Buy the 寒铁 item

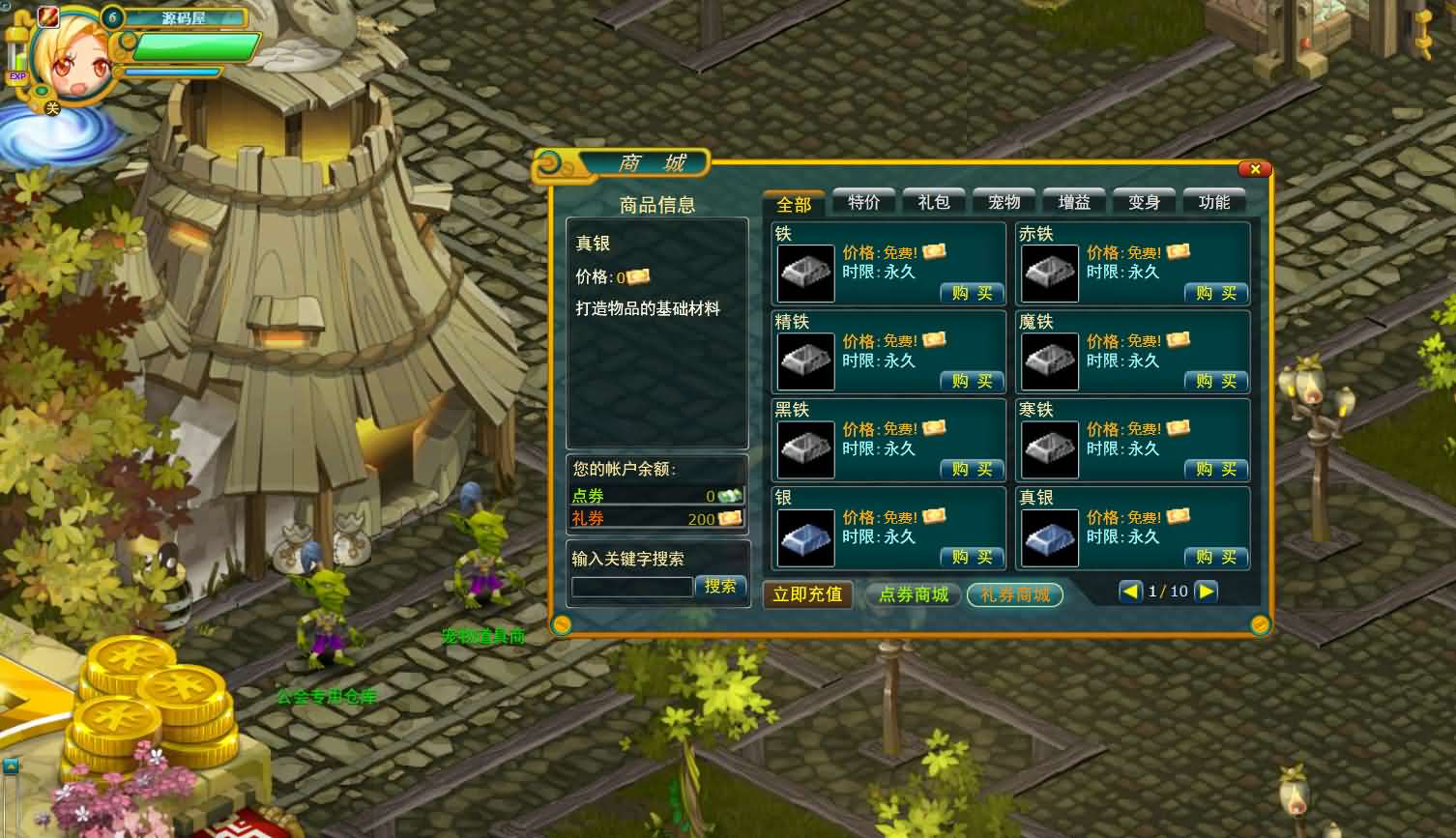tap(1216, 469)
